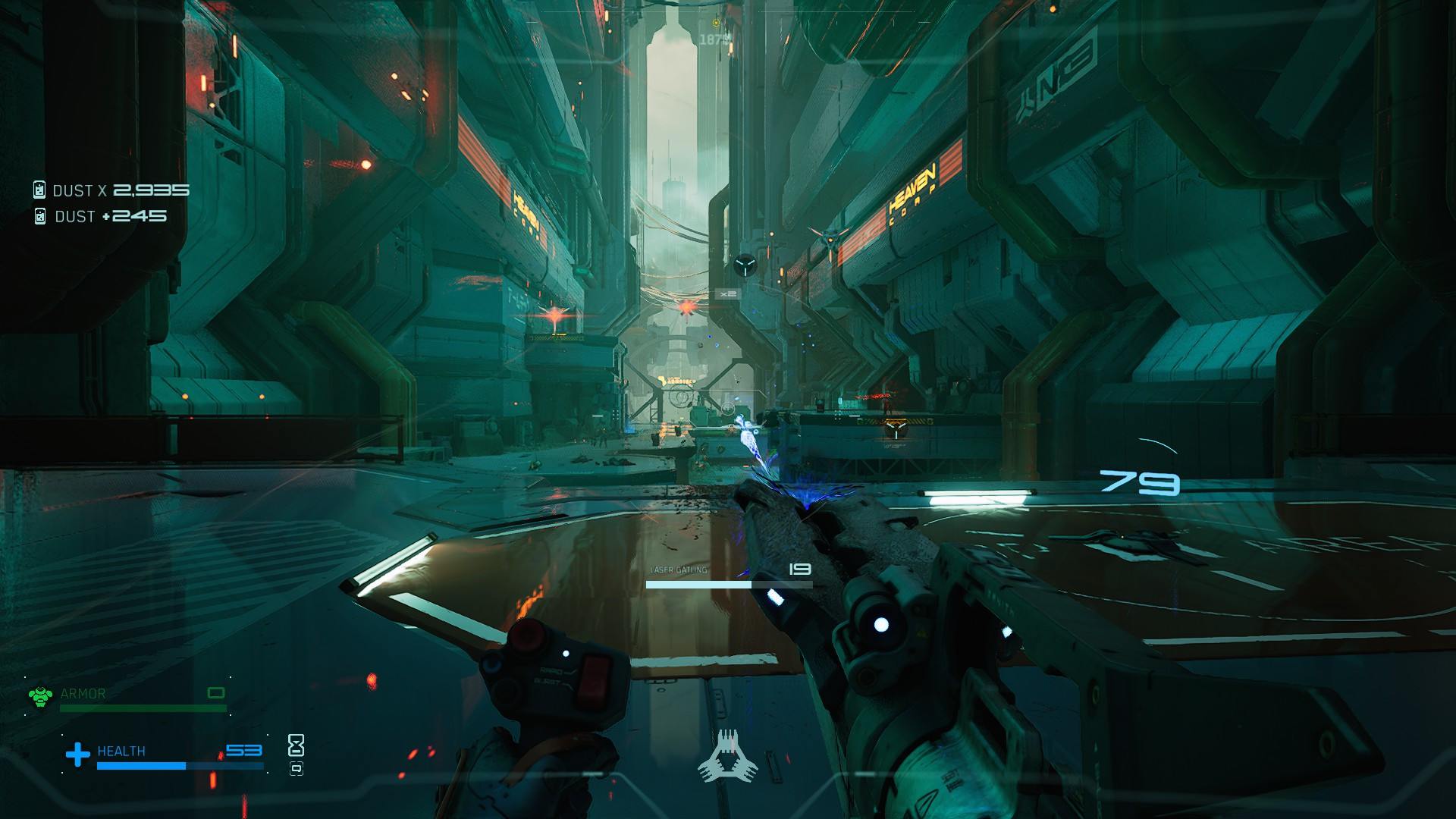Click the three-clawed ability icon
Image resolution: width=1456 pixels, height=819 pixels.
[x=727, y=757]
